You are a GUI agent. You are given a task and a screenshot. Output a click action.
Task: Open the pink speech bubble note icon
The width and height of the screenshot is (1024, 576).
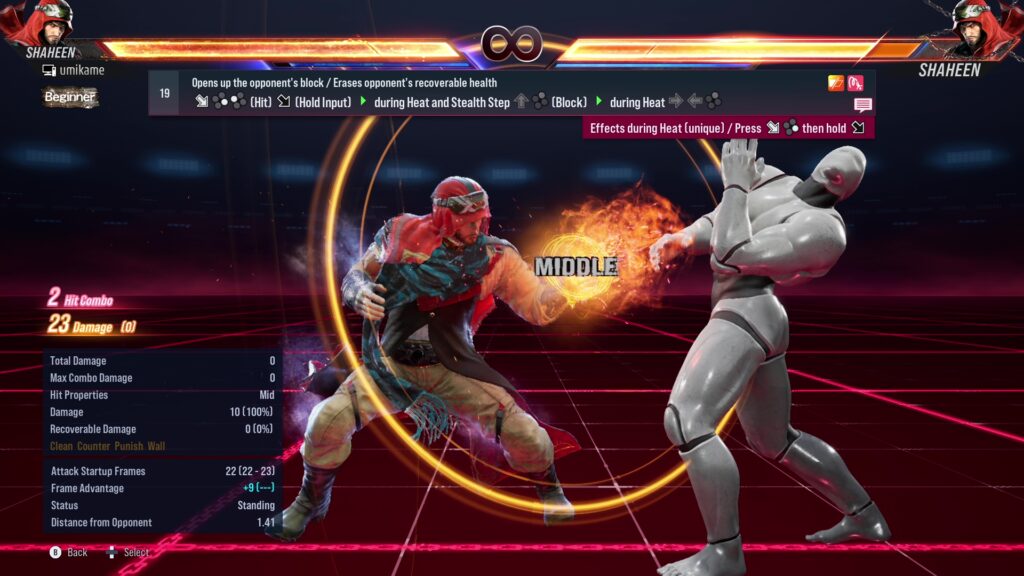point(862,104)
